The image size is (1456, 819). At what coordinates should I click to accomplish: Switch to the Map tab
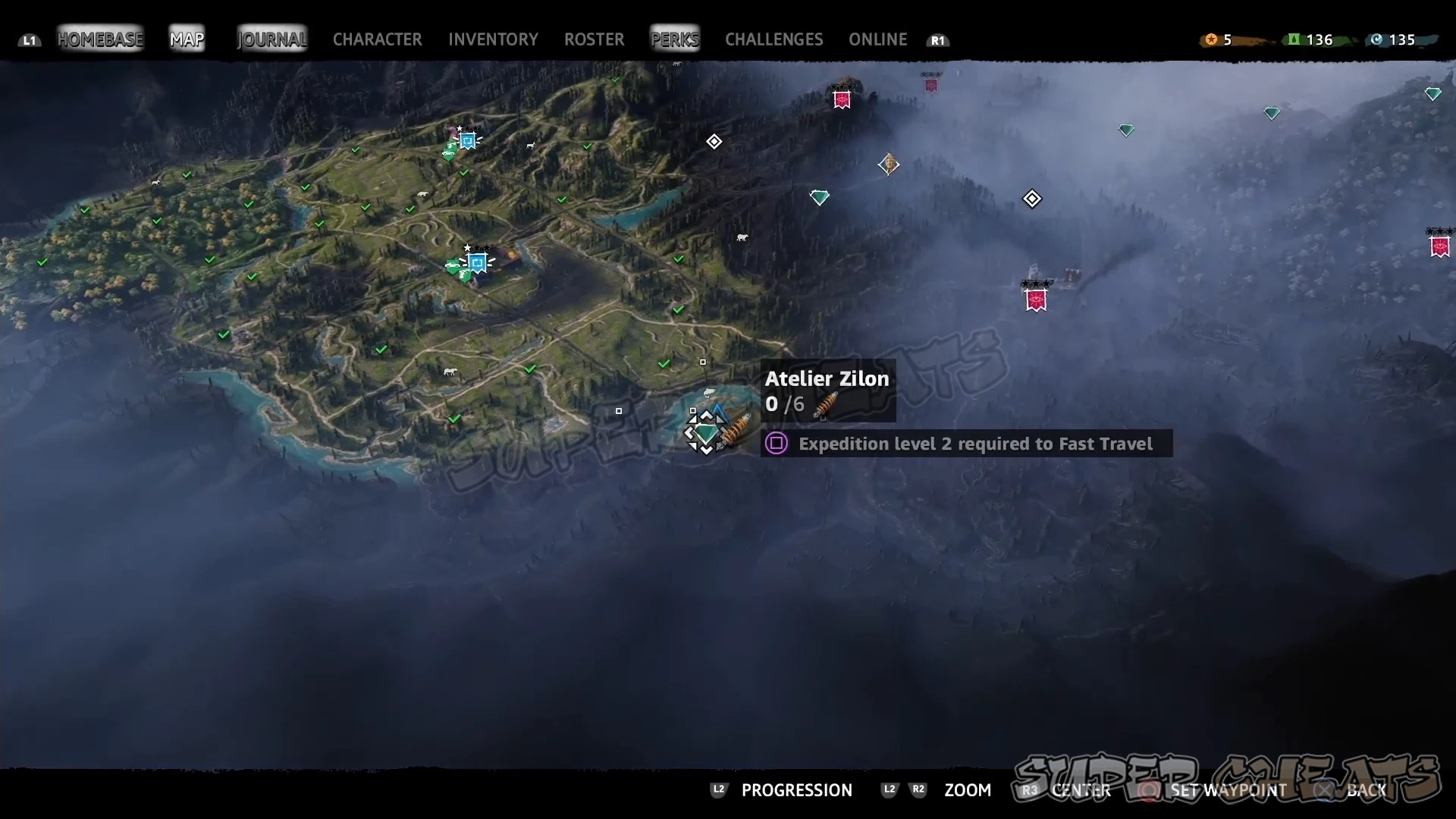pos(187,39)
